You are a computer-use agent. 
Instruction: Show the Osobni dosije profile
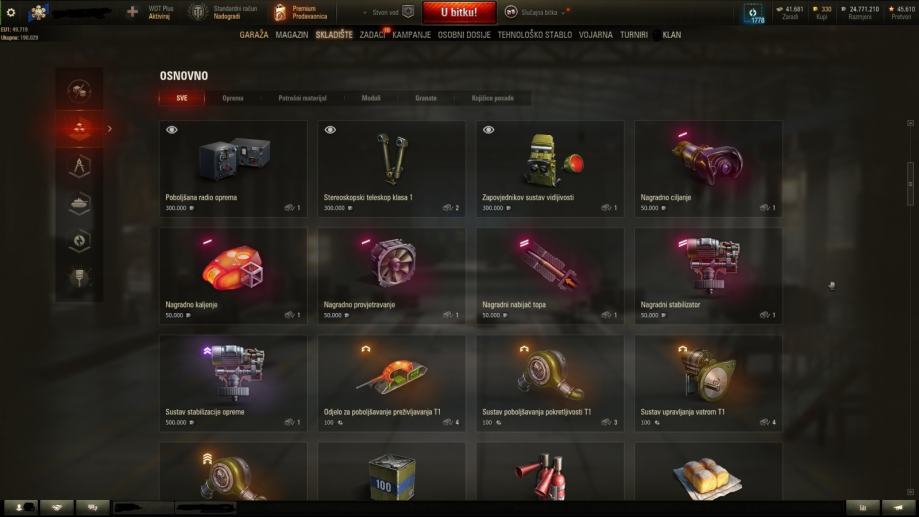pos(464,35)
